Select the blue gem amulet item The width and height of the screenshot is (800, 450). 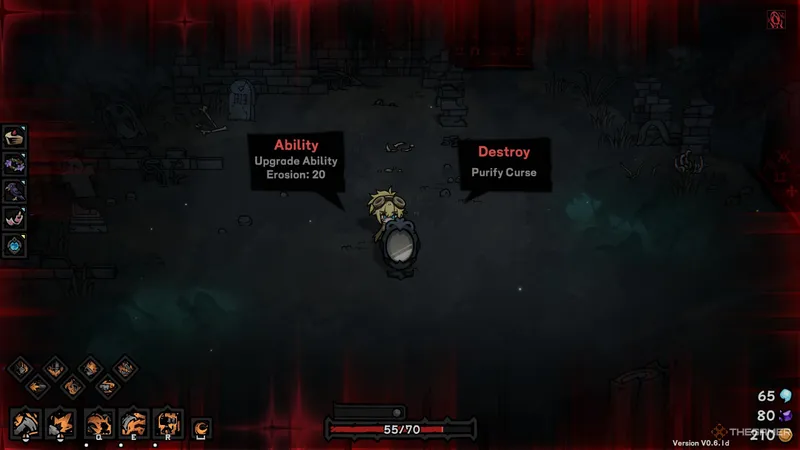(x=15, y=244)
